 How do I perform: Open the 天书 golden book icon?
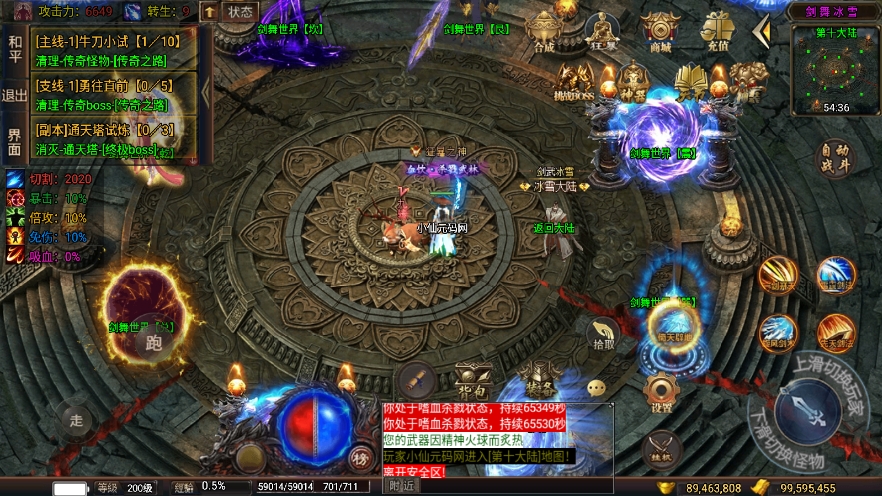691,80
